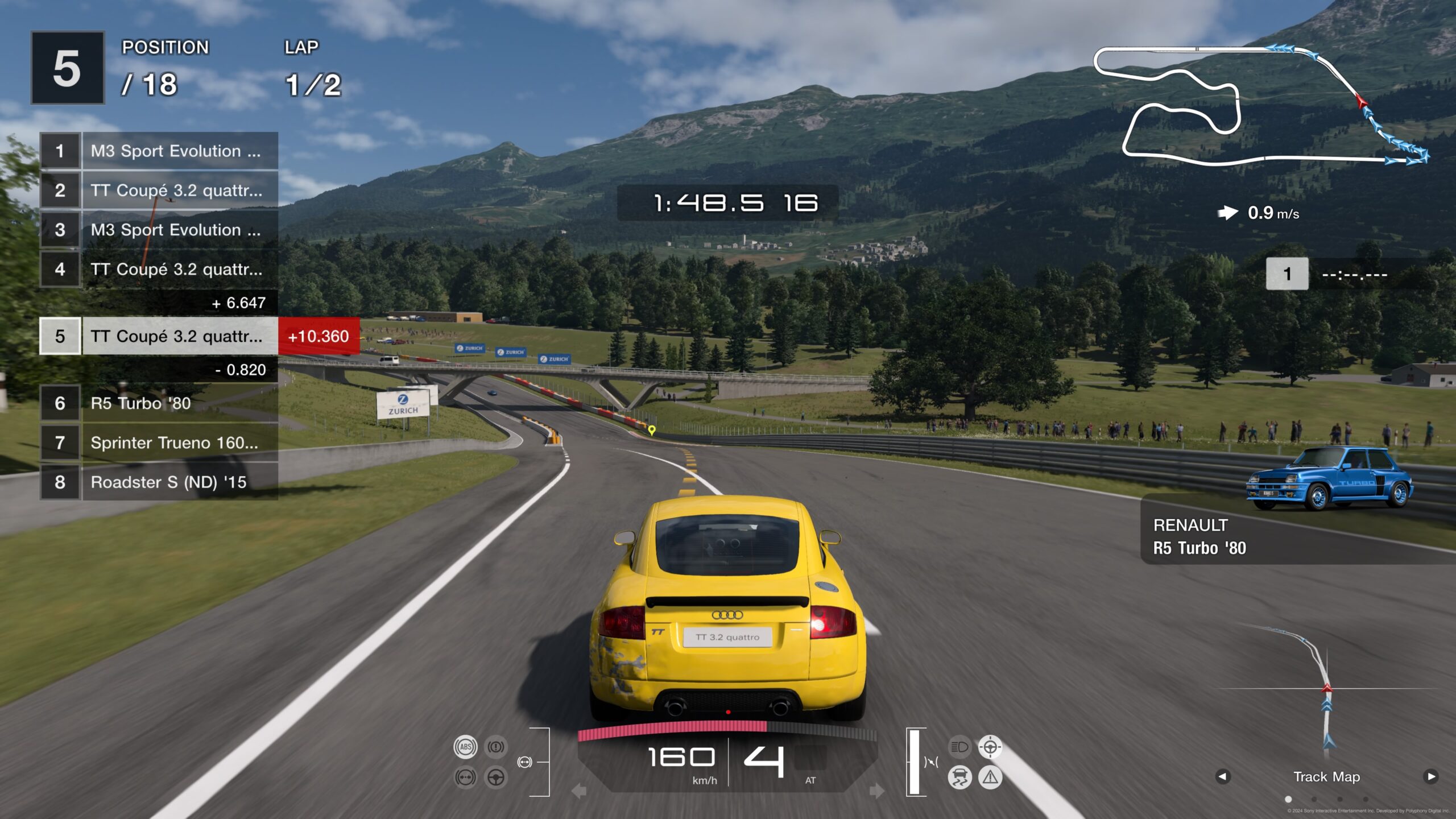Activate the skidding car stability icon

[959, 777]
